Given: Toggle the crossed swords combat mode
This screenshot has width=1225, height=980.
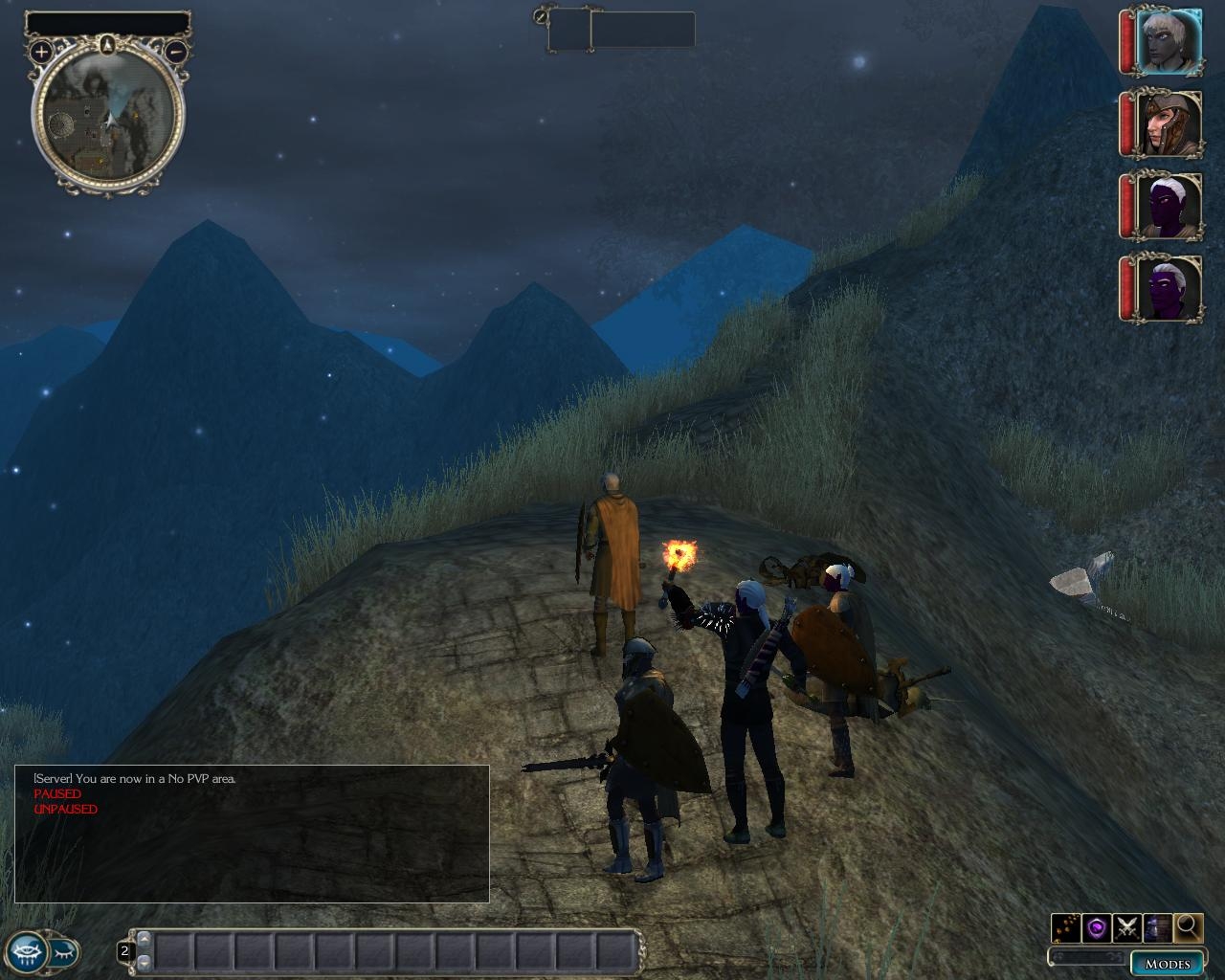Looking at the screenshot, I should pos(1126,926).
